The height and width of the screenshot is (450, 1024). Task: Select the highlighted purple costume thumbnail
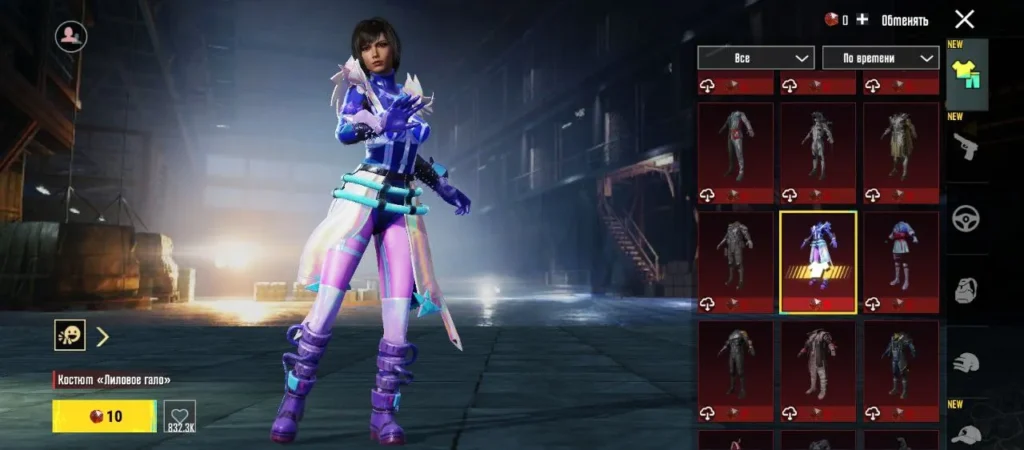[818, 262]
